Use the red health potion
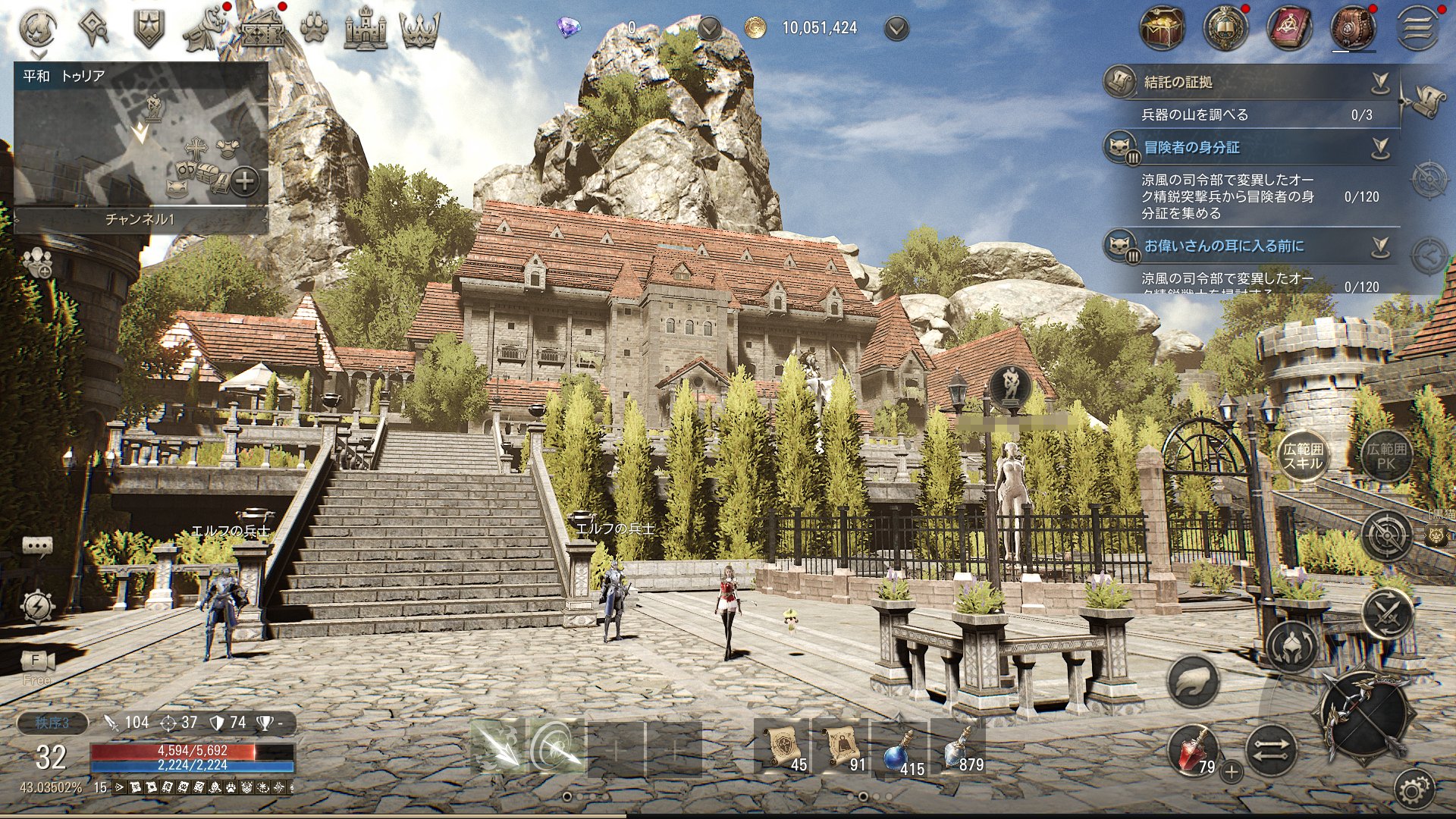1456x819 pixels. pyautogui.click(x=1194, y=750)
